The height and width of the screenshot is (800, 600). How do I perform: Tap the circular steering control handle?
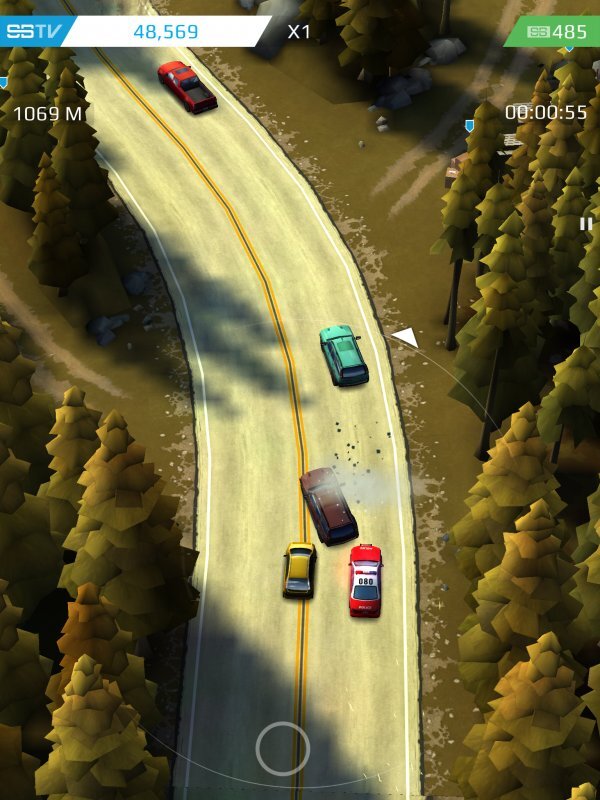click(x=283, y=748)
